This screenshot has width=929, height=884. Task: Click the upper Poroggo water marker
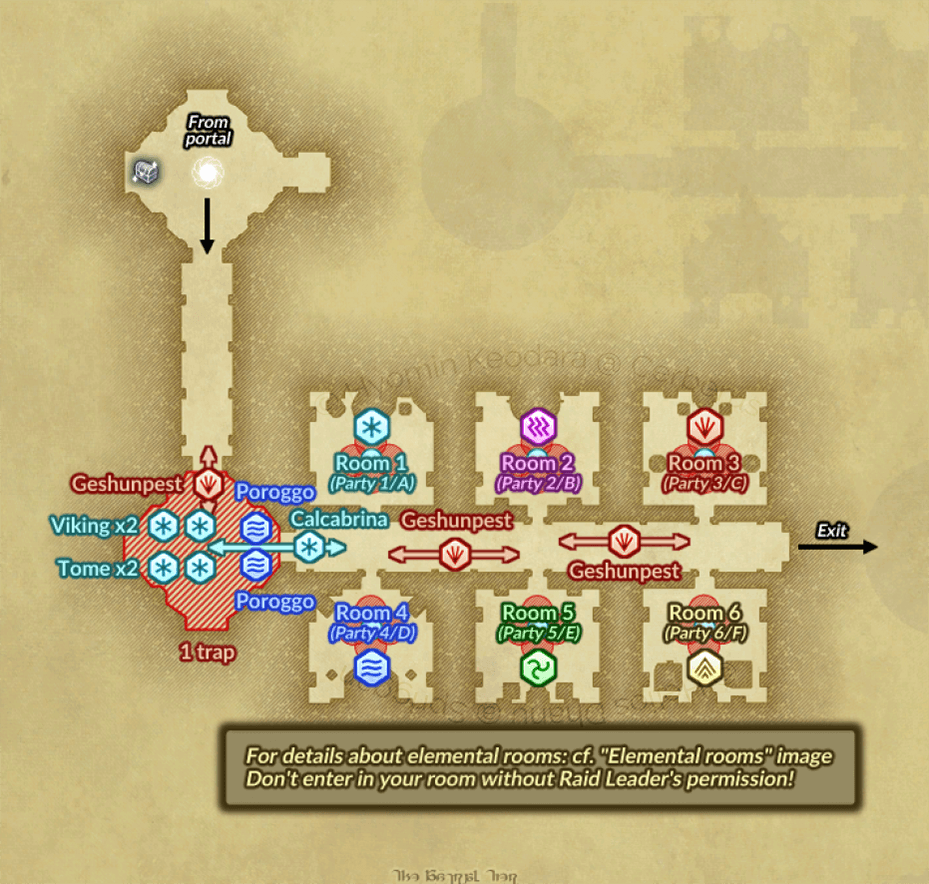pyautogui.click(x=257, y=525)
